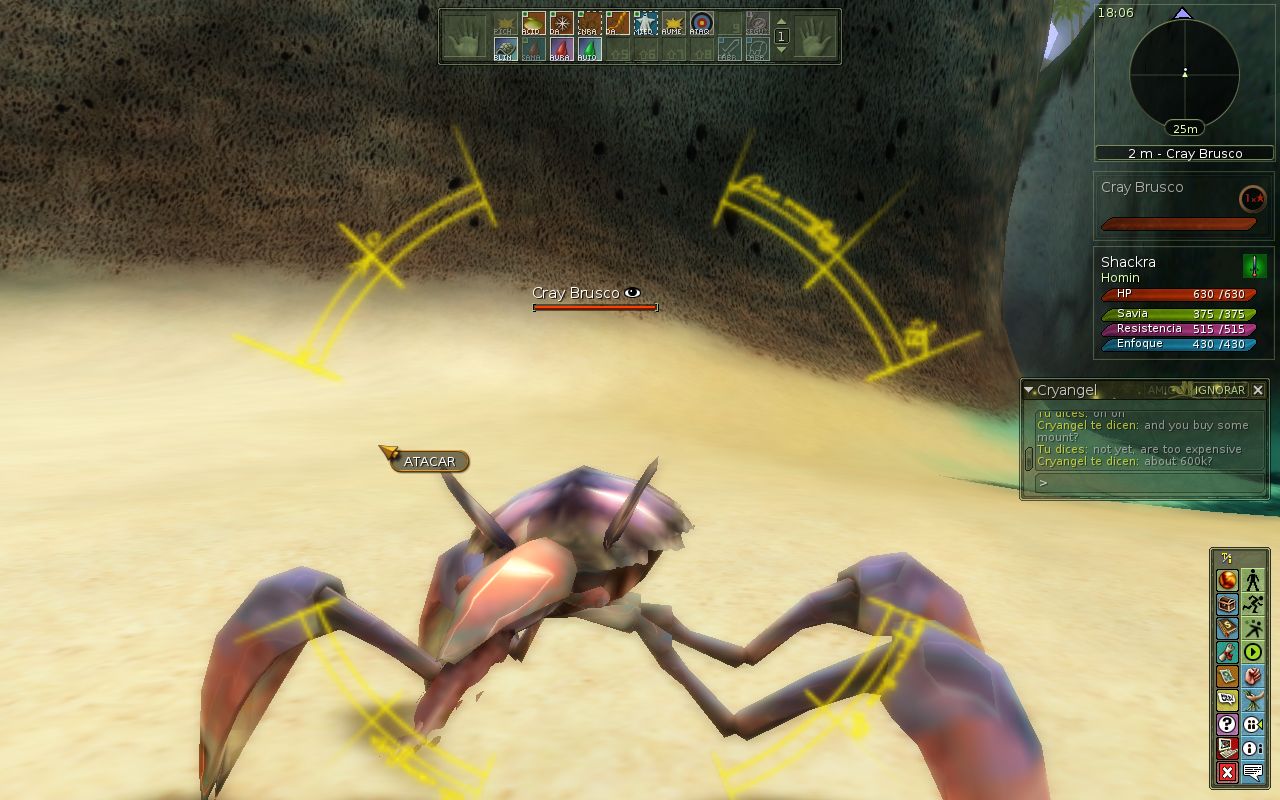The image size is (1280, 800).
Task: Open the treasure chest inventory icon
Action: coord(1227,604)
